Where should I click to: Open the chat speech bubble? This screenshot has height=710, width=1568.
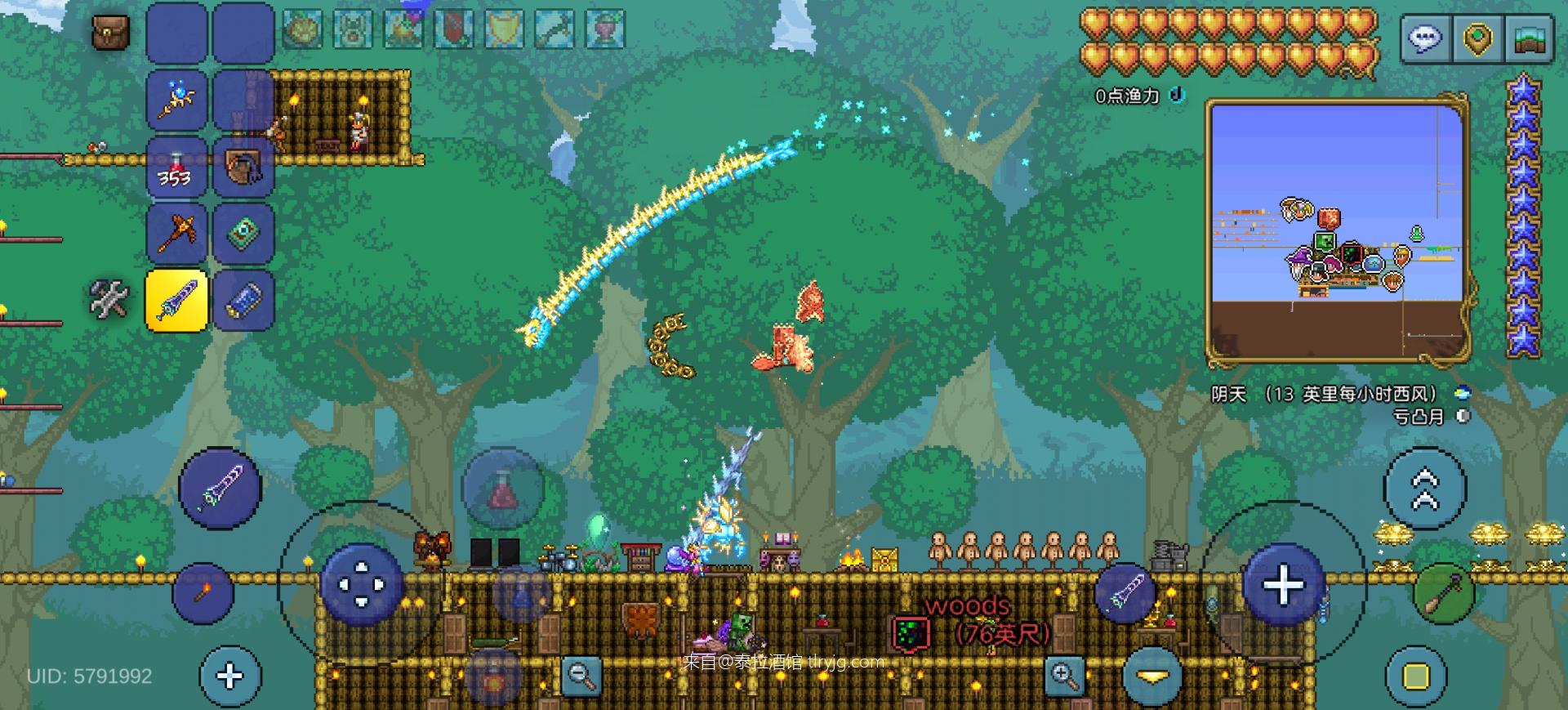tap(1426, 38)
